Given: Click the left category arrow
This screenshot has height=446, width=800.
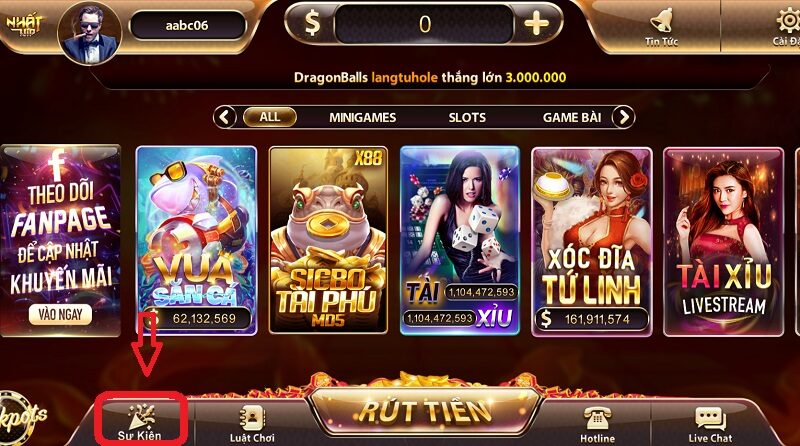Looking at the screenshot, I should (x=226, y=117).
